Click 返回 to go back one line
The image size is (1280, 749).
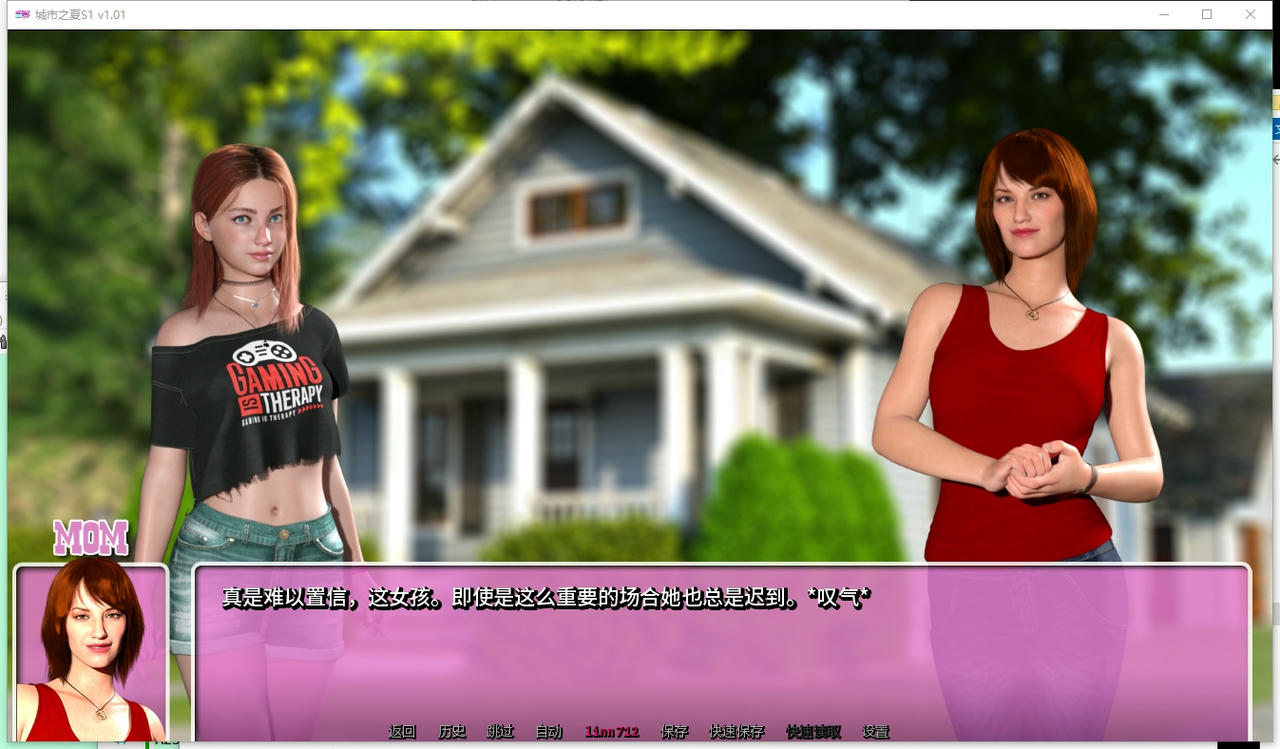[x=400, y=731]
